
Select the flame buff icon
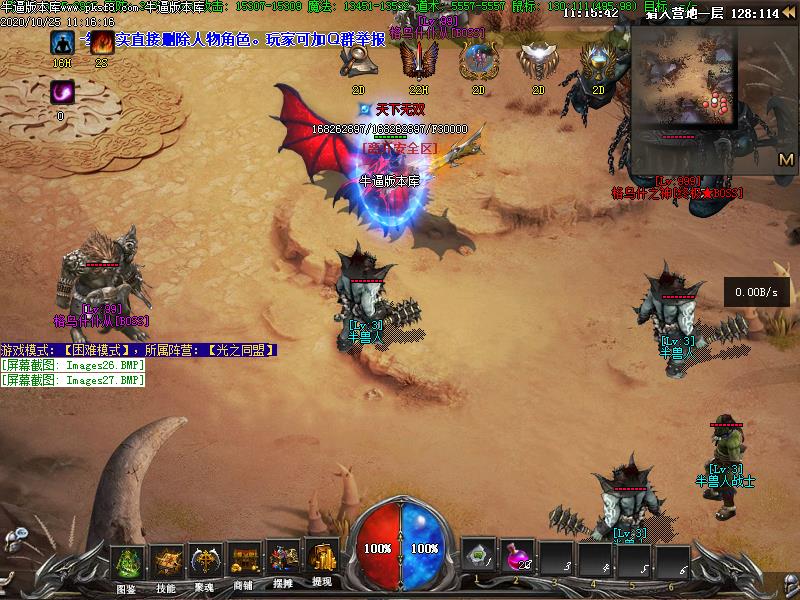click(101, 43)
